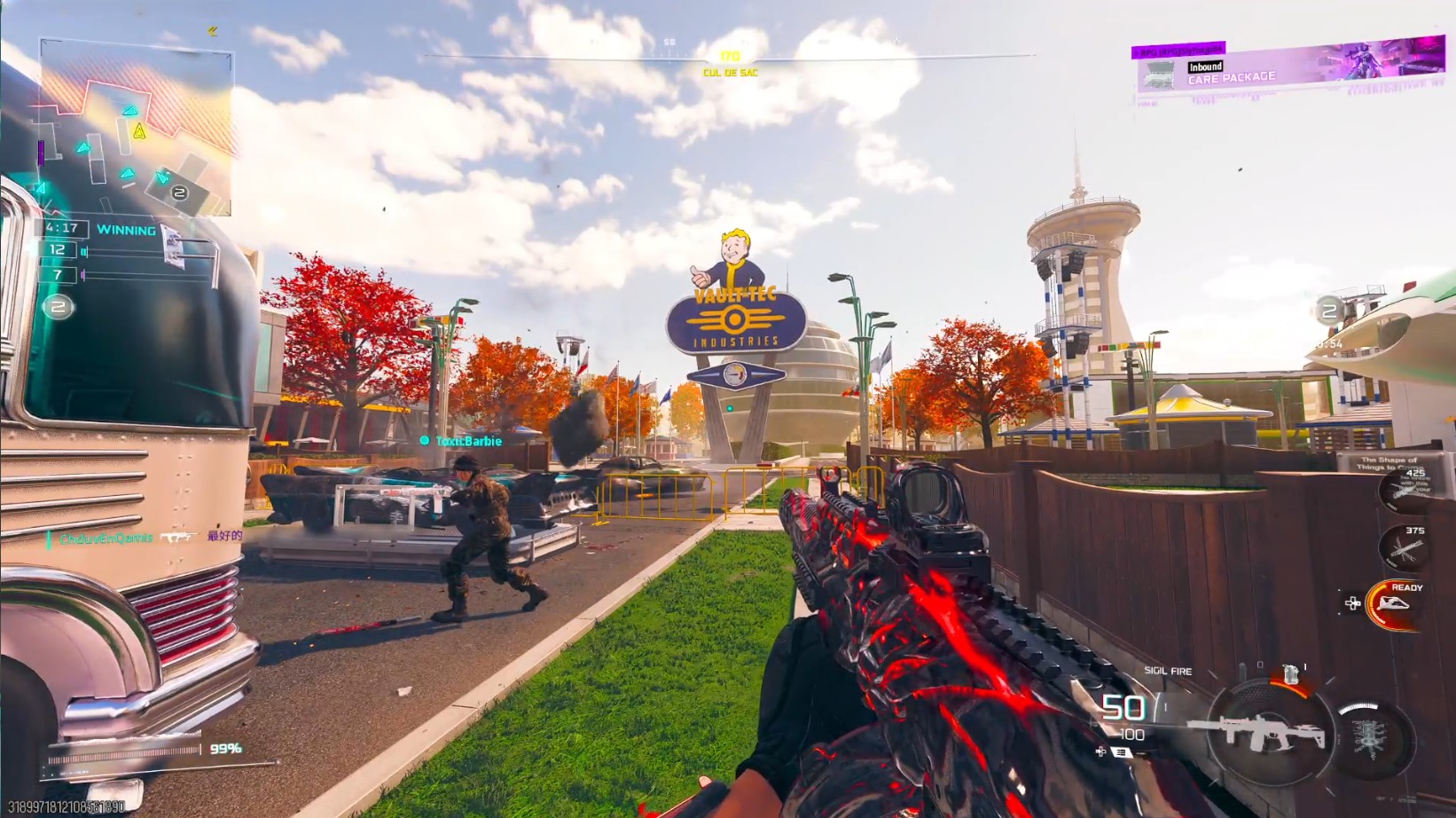Click the RPG (RPG)SlyFoxJo84 notification text

(1179, 51)
